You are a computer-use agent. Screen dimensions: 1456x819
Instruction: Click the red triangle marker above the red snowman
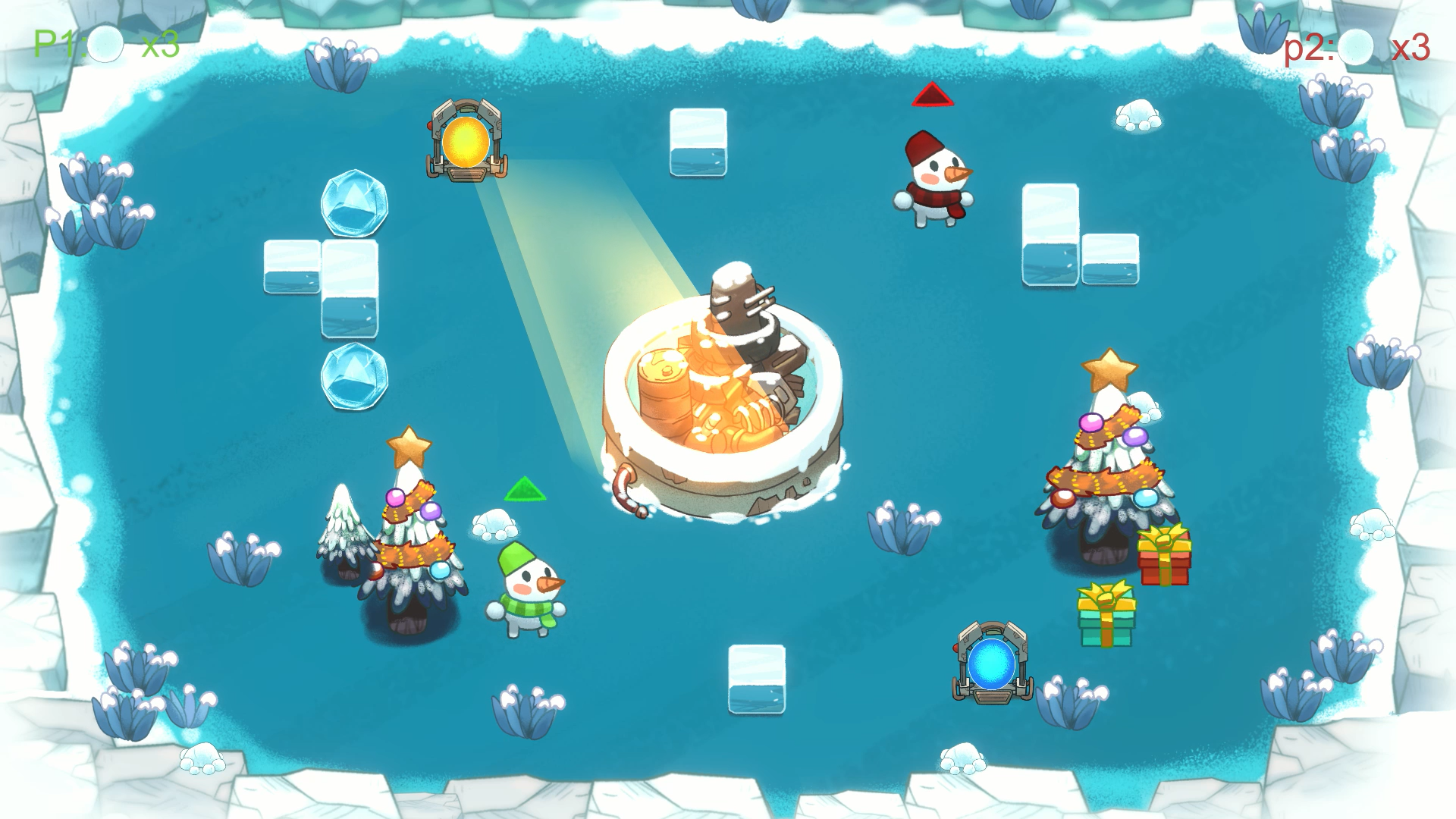(x=934, y=96)
